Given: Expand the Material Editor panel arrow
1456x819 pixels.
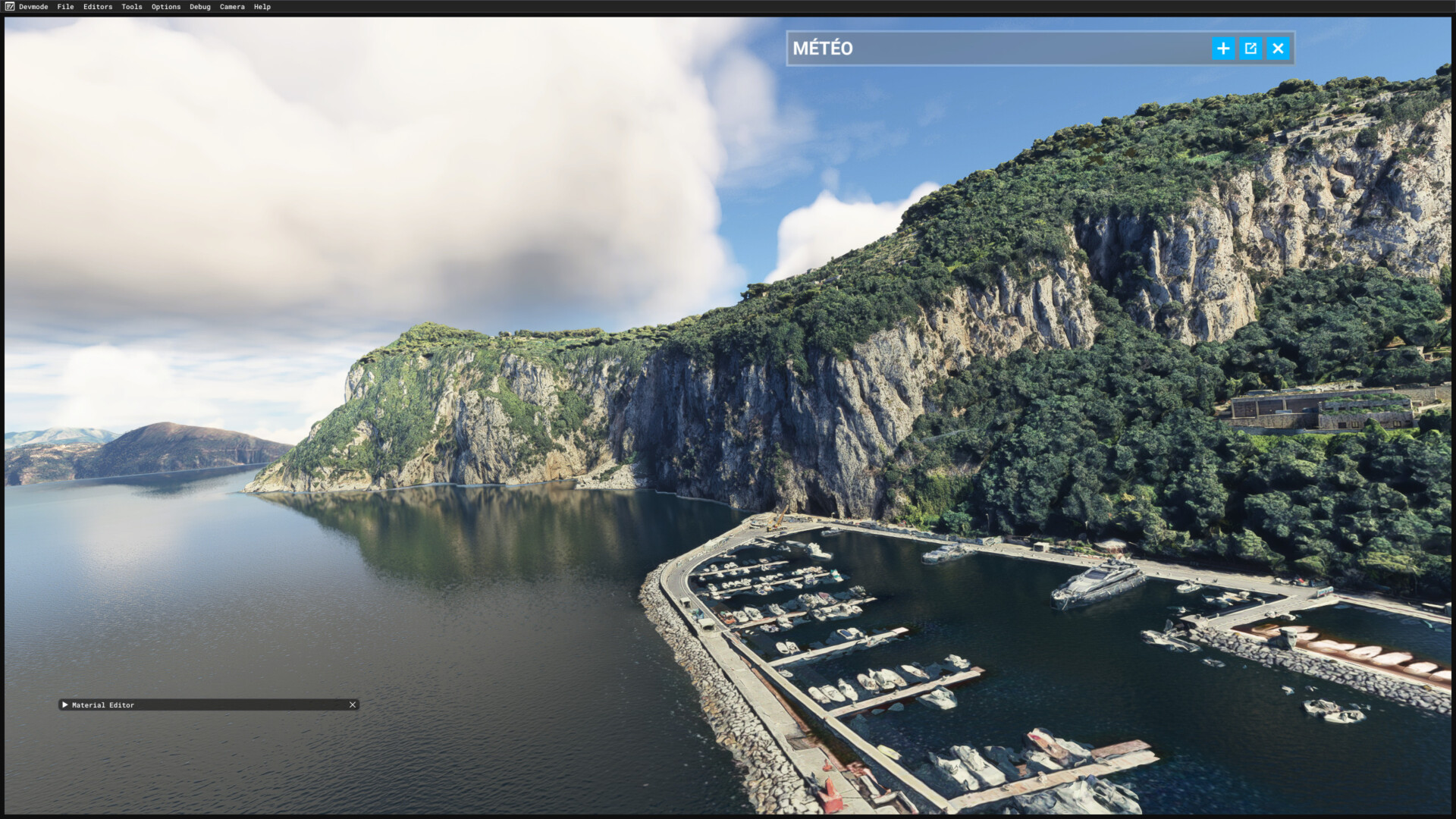Looking at the screenshot, I should tap(65, 704).
